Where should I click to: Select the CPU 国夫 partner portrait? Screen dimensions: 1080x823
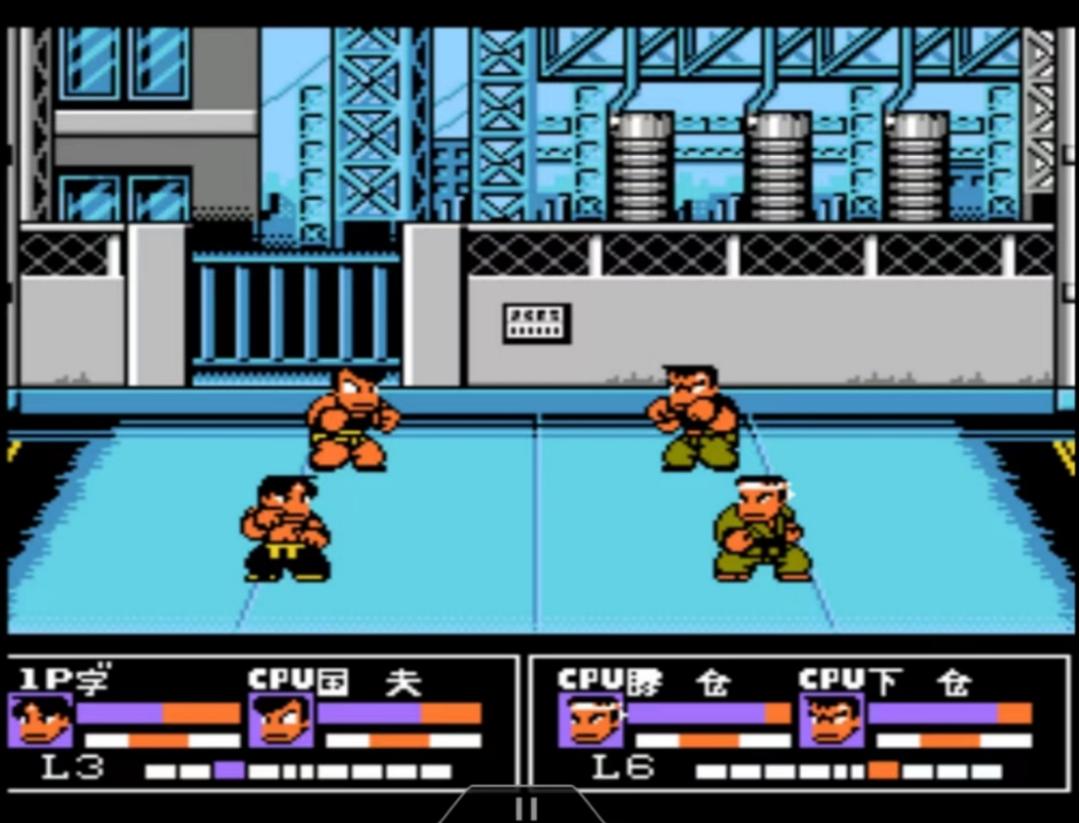pyautogui.click(x=281, y=721)
